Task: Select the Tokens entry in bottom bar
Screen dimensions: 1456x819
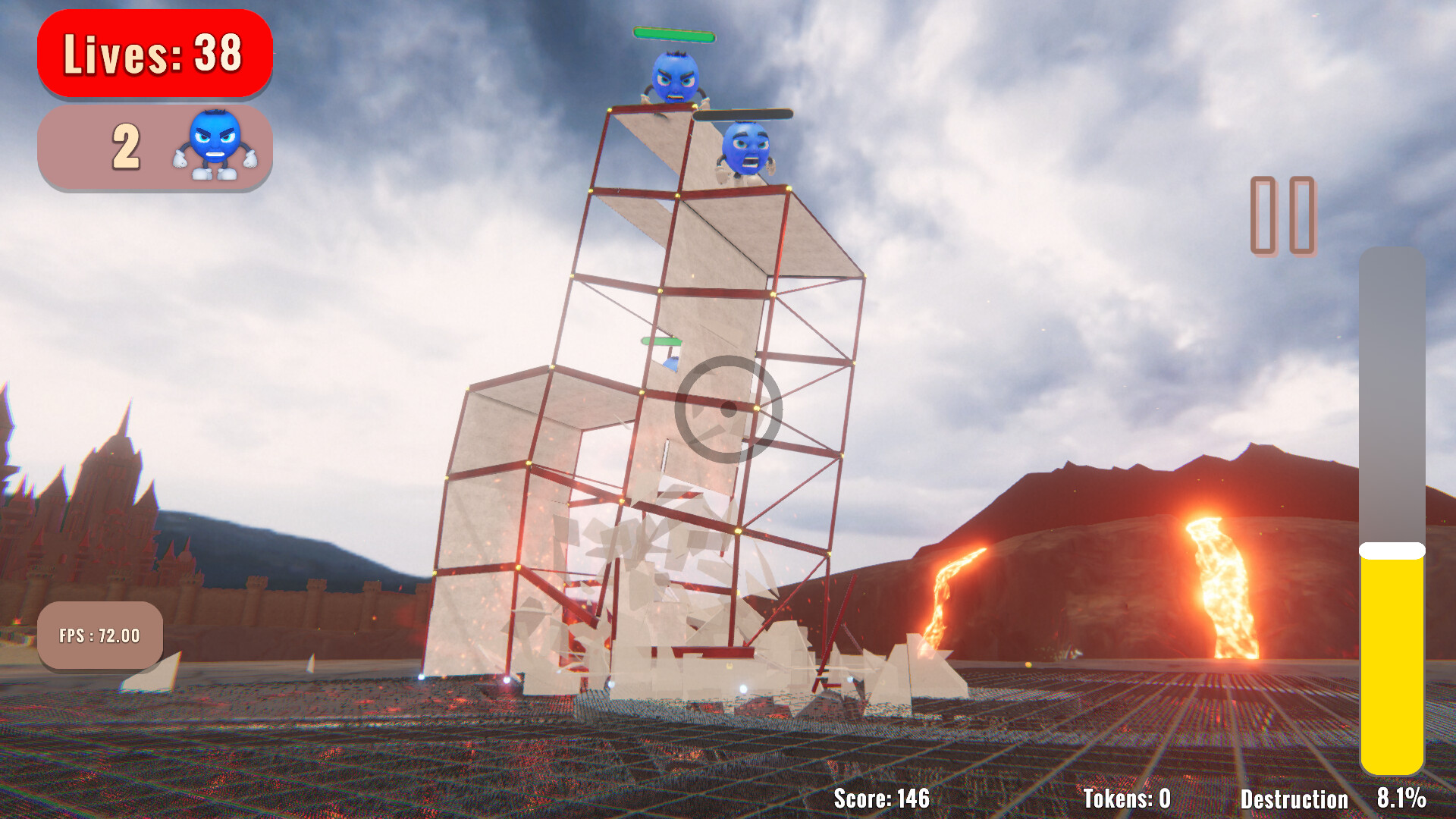Action: [x=1127, y=799]
